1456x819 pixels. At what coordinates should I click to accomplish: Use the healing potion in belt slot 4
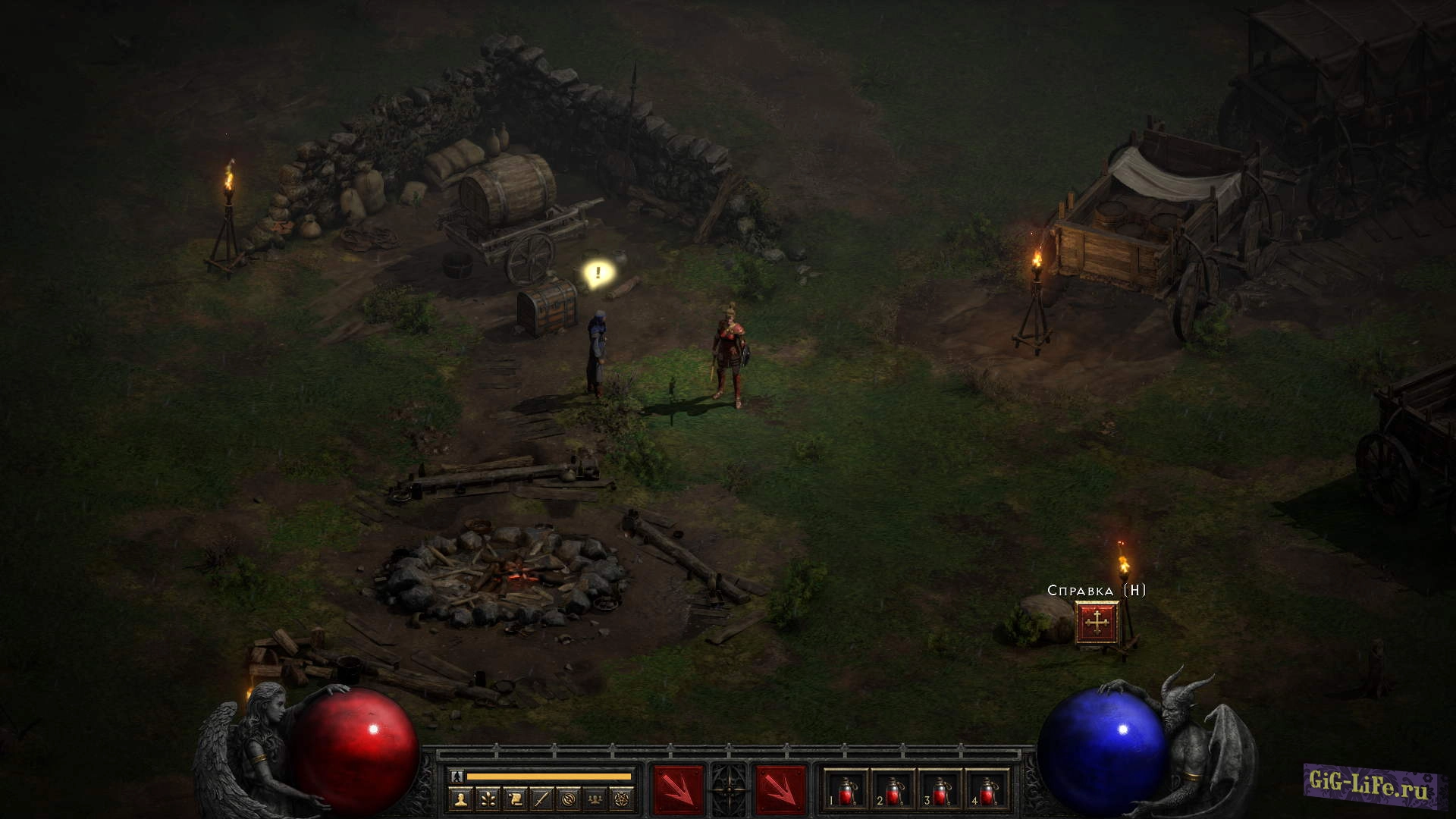(x=987, y=792)
